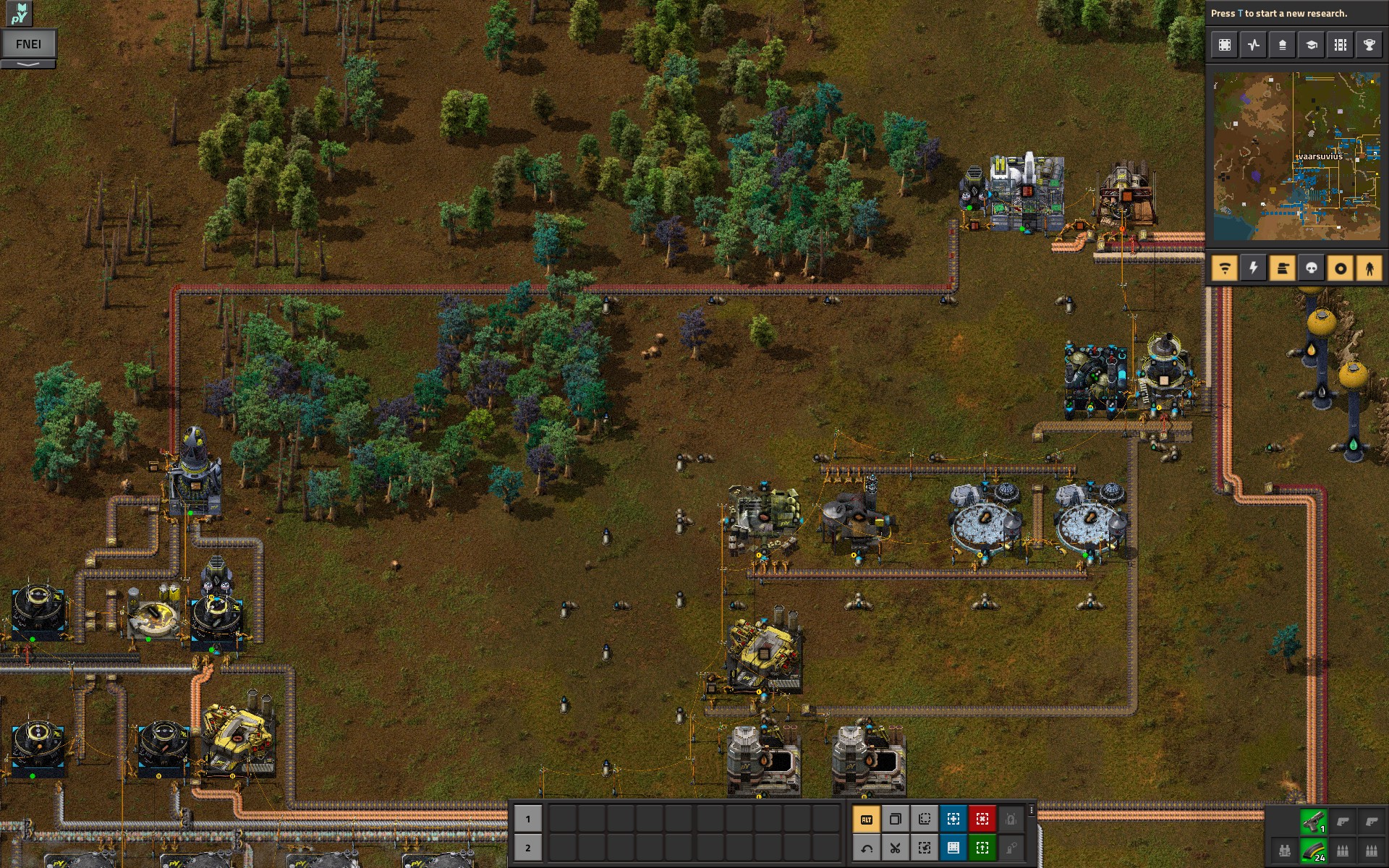Open the technology screen graduation cap icon
Screen dimensions: 1389x868
point(1312,45)
